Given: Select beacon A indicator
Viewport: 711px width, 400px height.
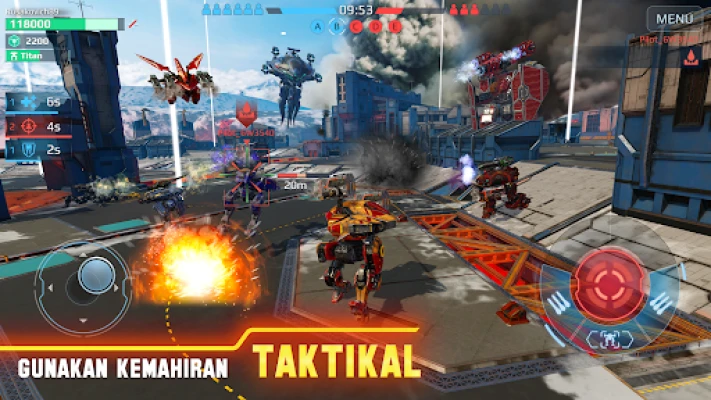Looking at the screenshot, I should point(318,27).
